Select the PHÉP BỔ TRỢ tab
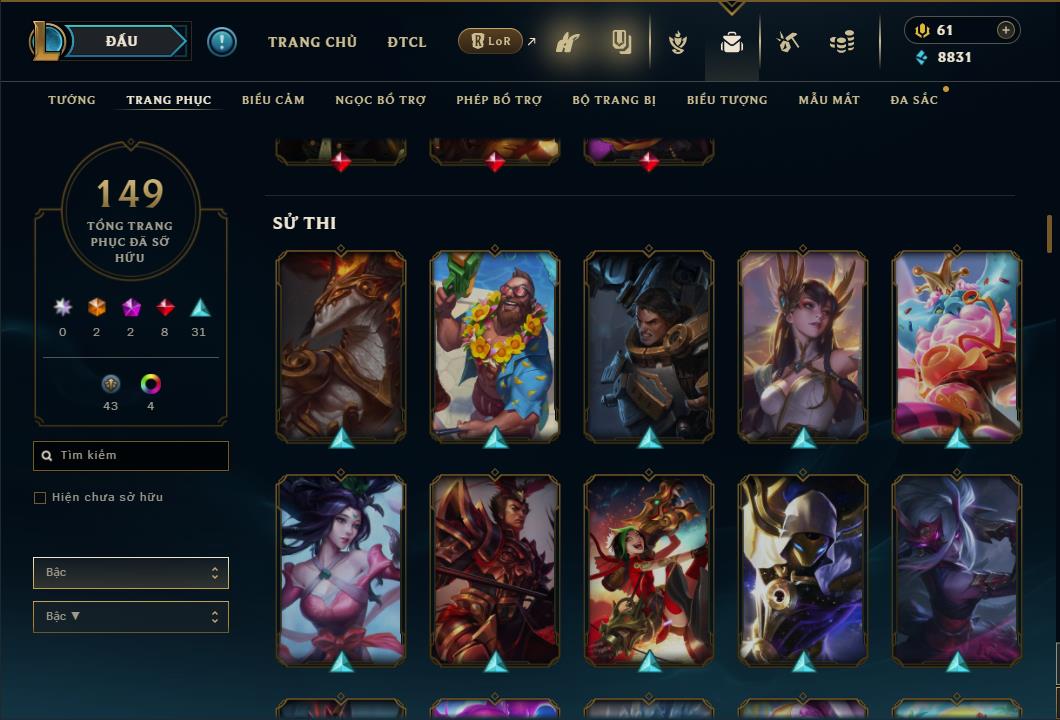The image size is (1060, 720). coord(499,100)
